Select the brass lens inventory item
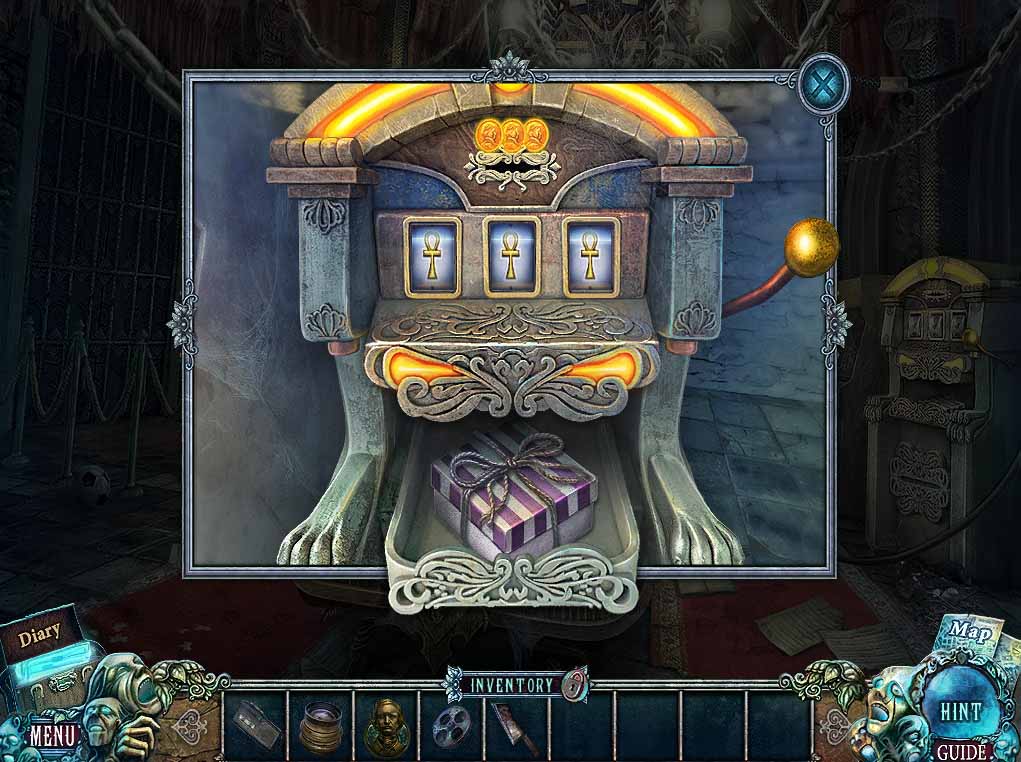The width and height of the screenshot is (1021, 762). tap(321, 724)
